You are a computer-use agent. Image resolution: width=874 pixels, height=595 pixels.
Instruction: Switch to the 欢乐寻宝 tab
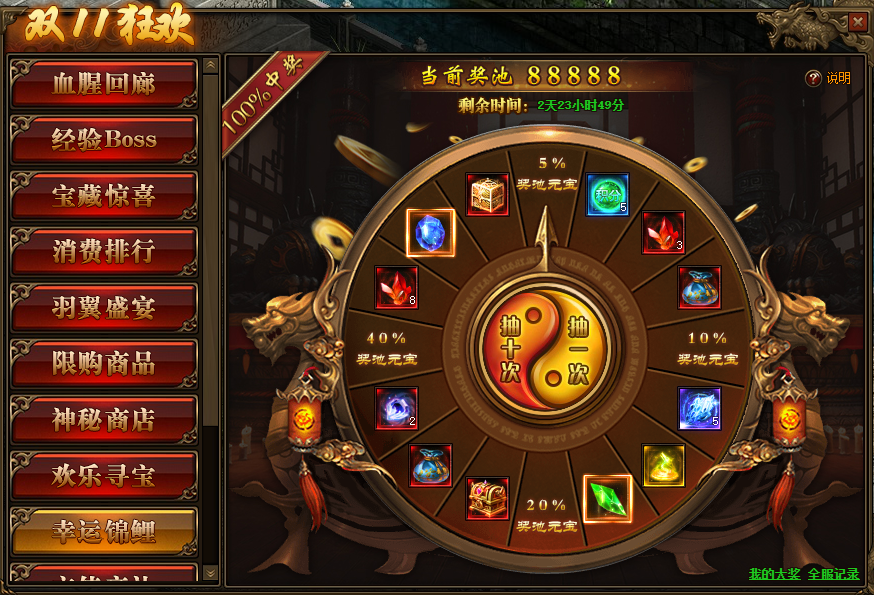tap(104, 476)
